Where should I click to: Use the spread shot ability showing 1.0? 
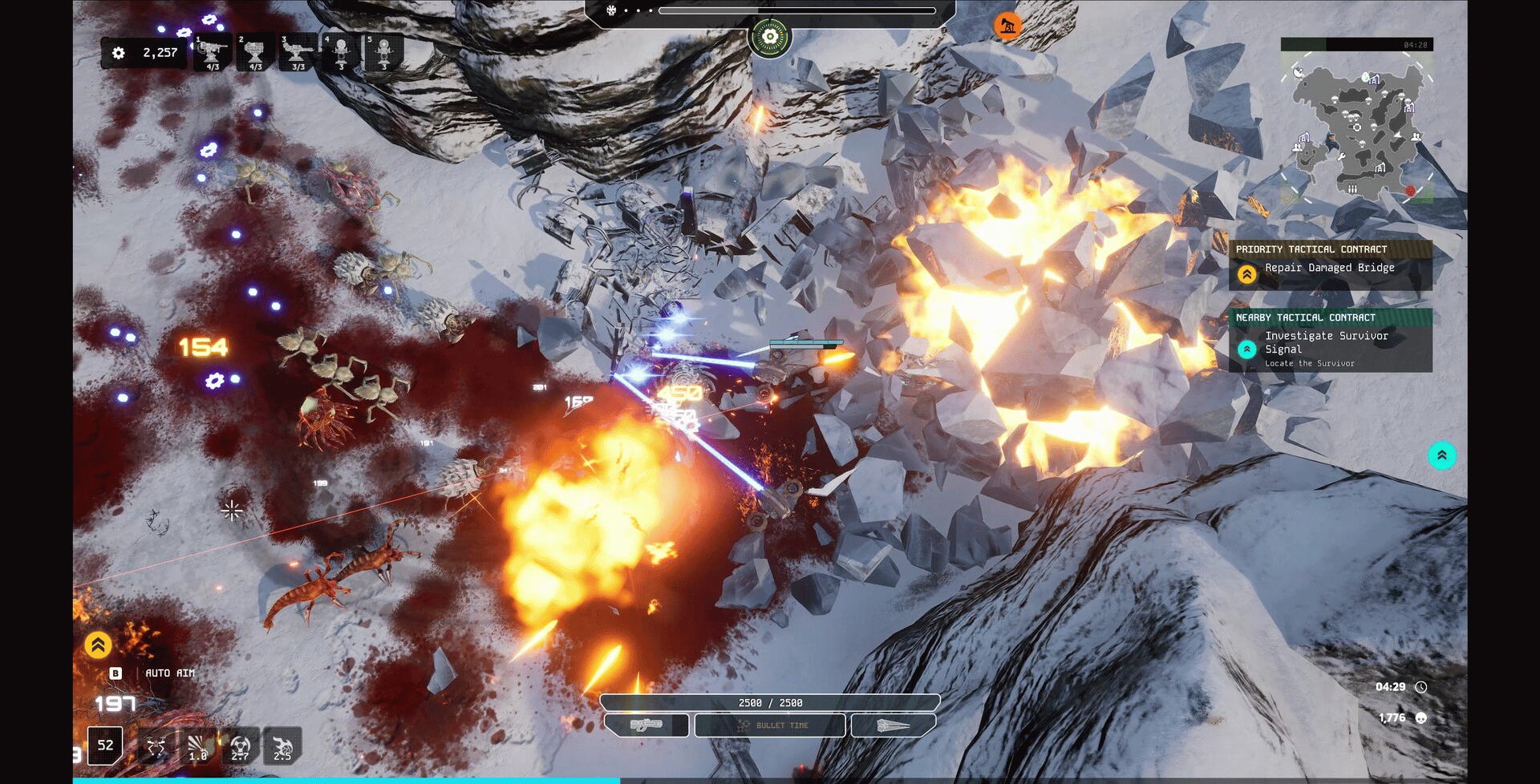pyautogui.click(x=197, y=746)
